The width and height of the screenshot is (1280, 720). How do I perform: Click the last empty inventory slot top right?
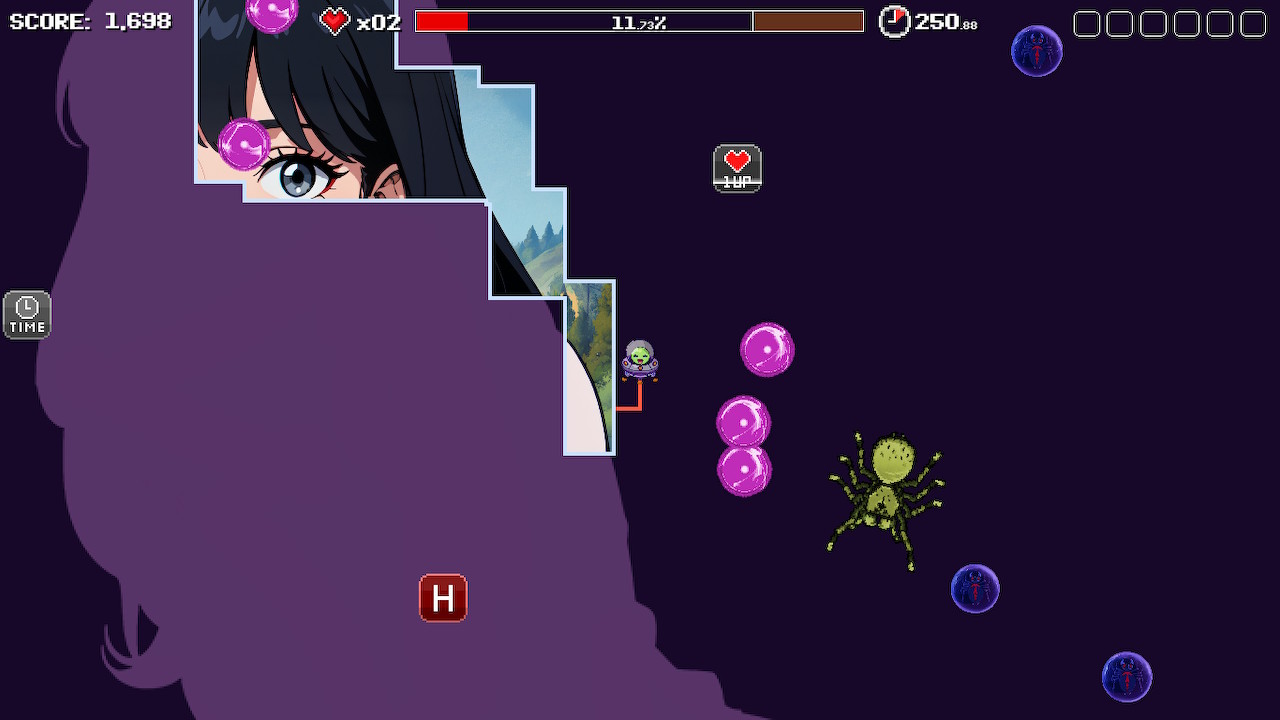pos(1251,21)
